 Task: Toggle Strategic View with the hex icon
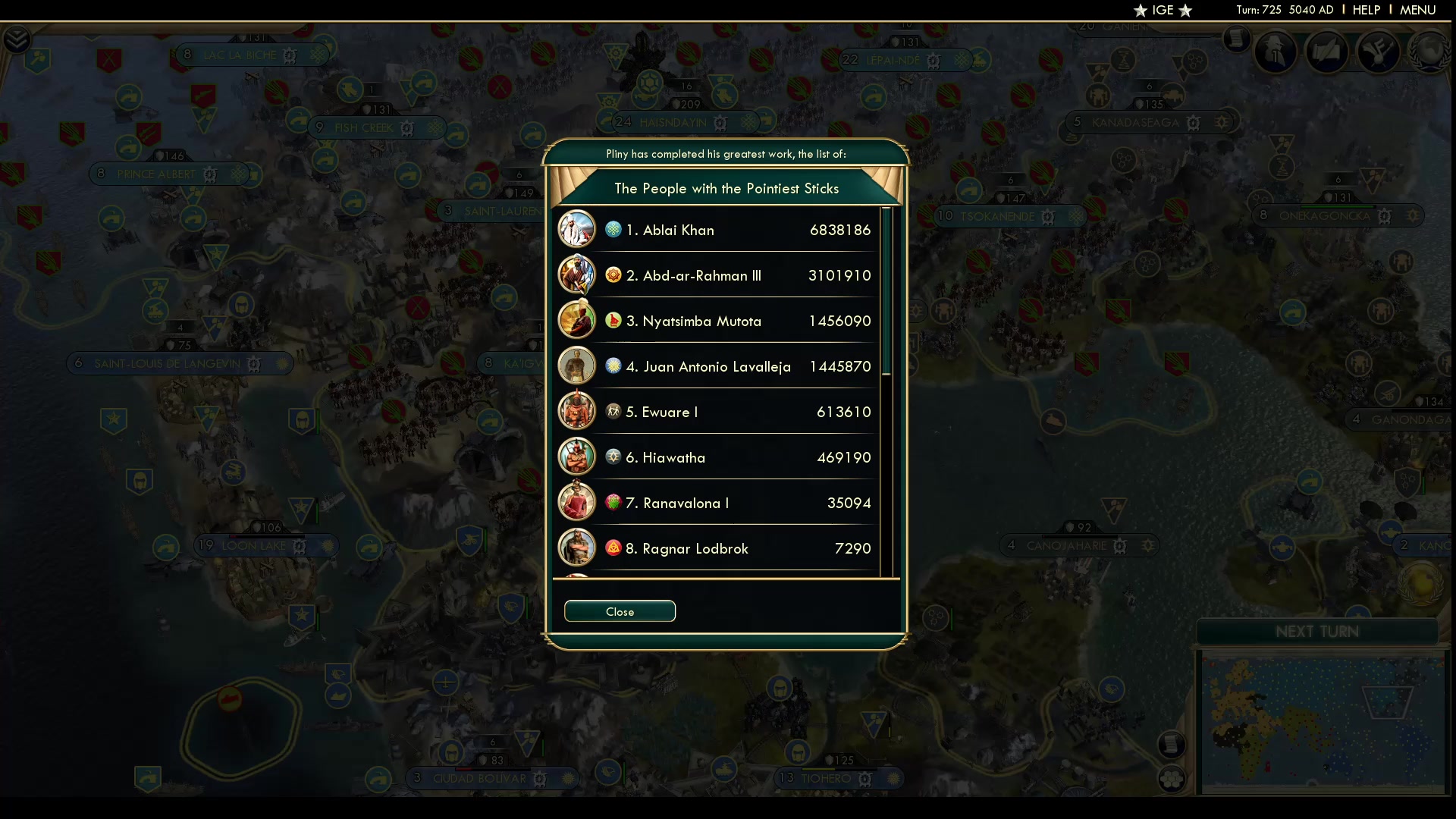pos(1173,780)
